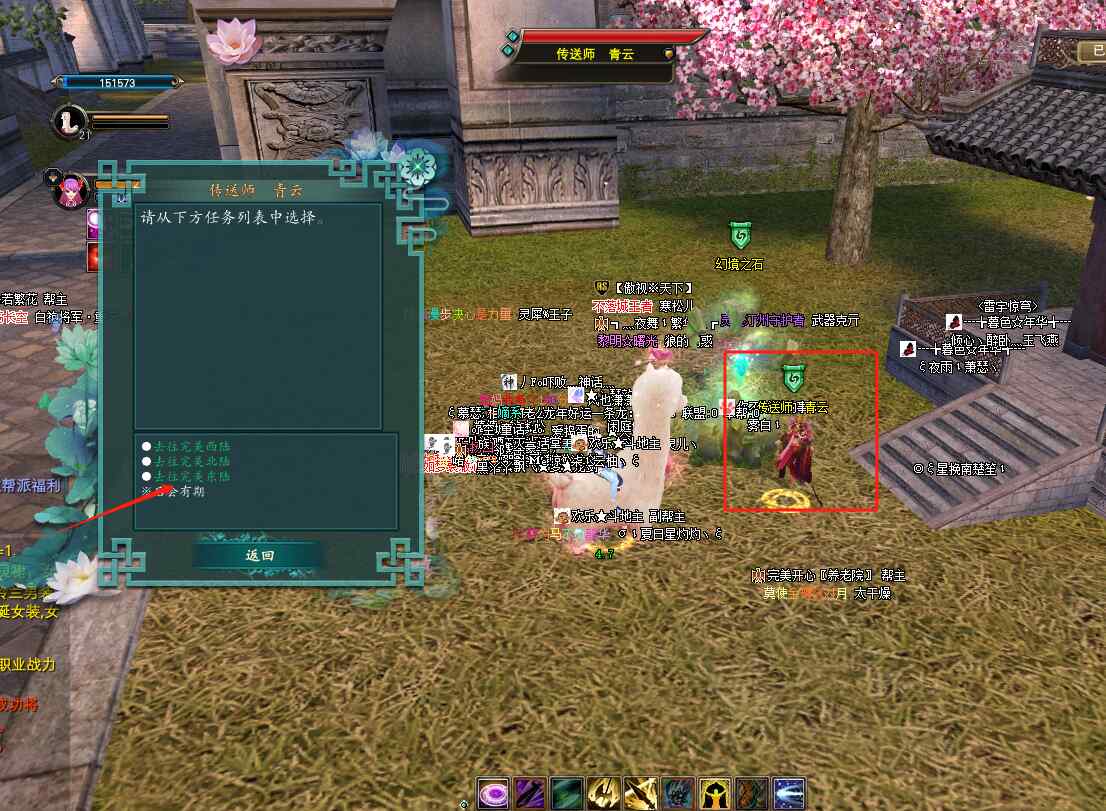
Task: Choose 去往完美西陆 teleport option
Action: tap(193, 446)
